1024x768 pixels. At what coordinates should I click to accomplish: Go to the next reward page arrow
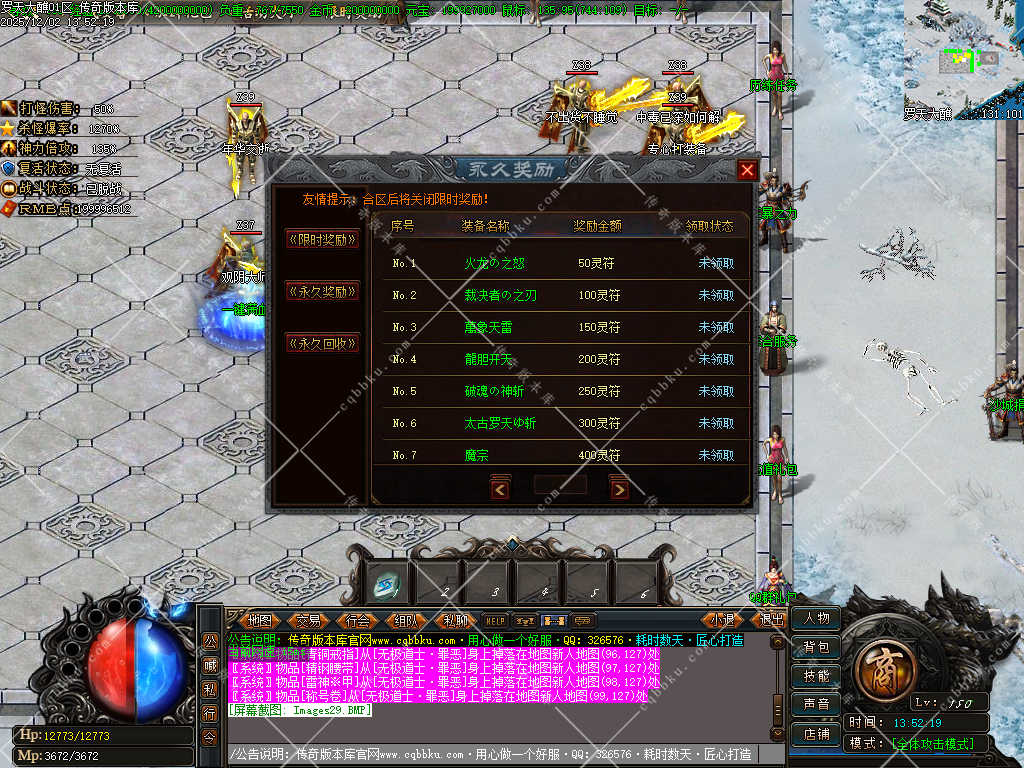[x=620, y=489]
